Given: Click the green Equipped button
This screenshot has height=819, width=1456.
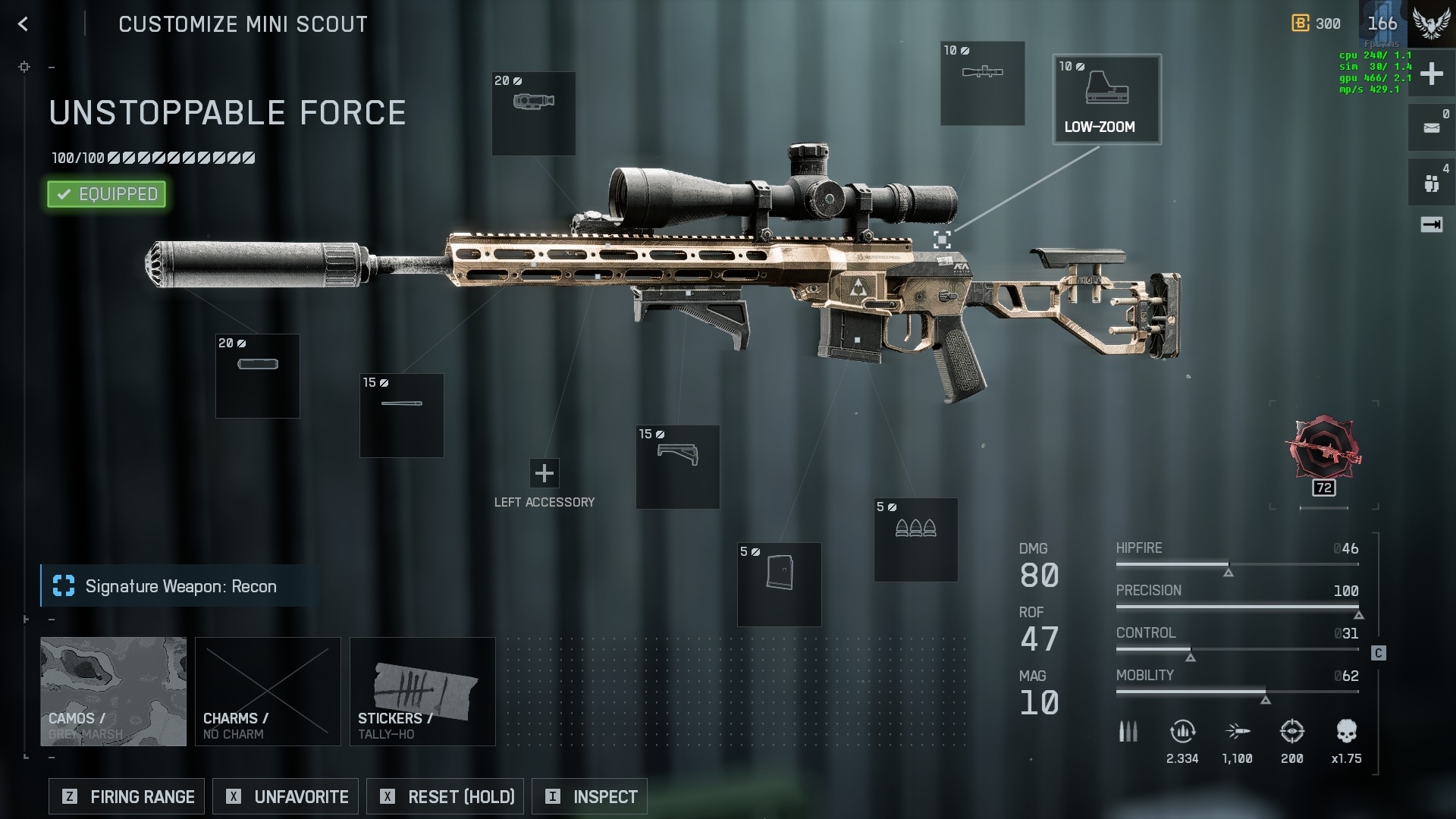Looking at the screenshot, I should click(x=107, y=194).
